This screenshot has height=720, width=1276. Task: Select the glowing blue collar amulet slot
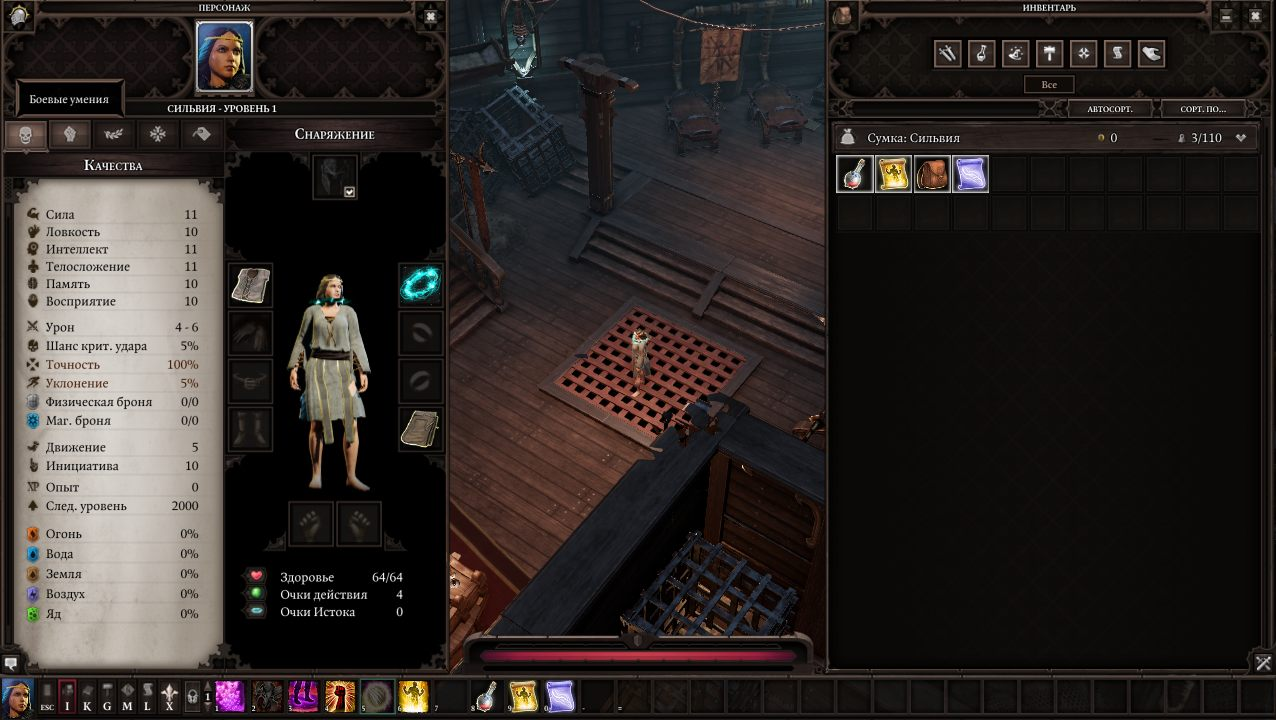coord(420,285)
